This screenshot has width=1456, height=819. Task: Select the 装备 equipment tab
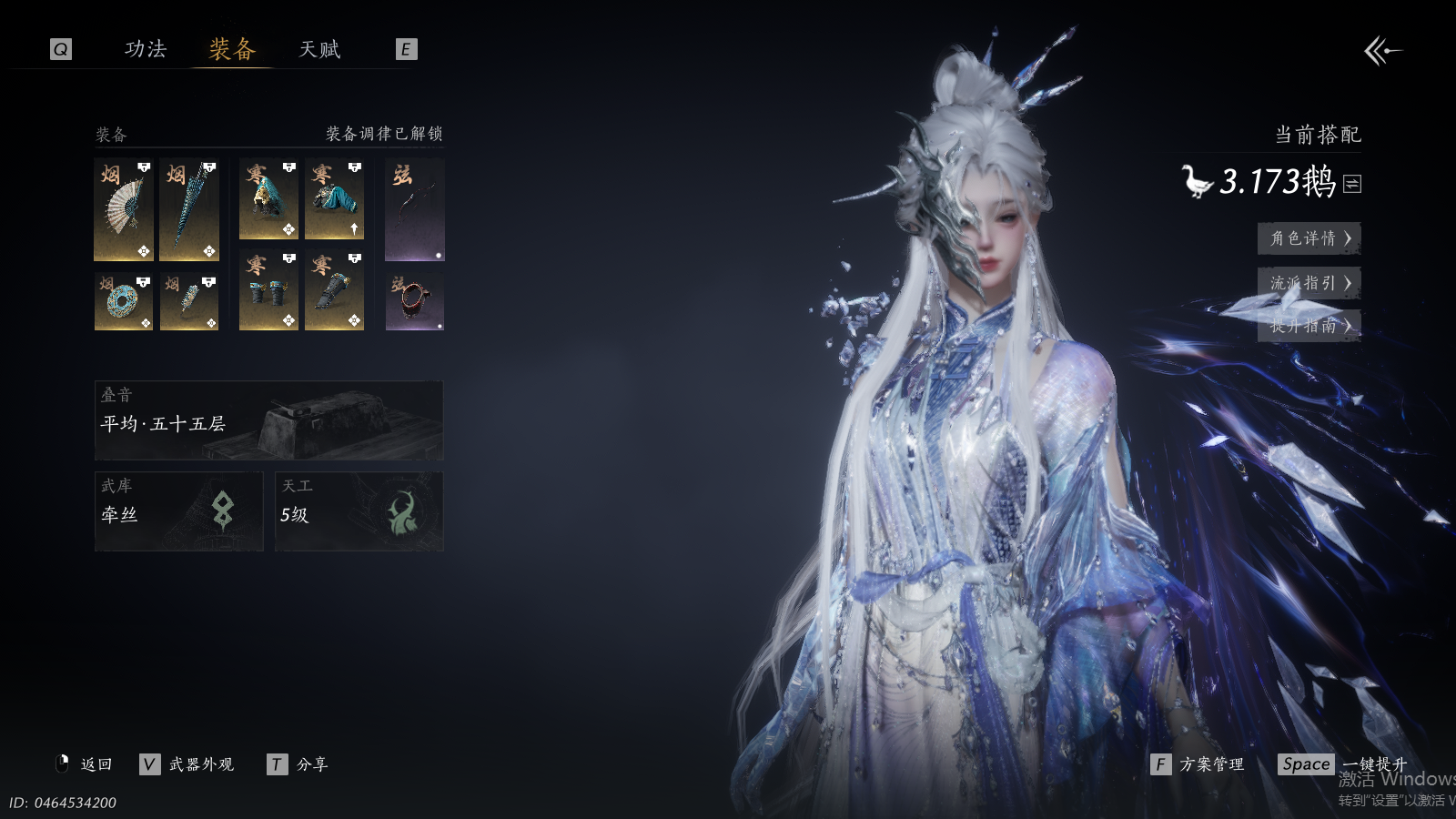click(x=232, y=49)
